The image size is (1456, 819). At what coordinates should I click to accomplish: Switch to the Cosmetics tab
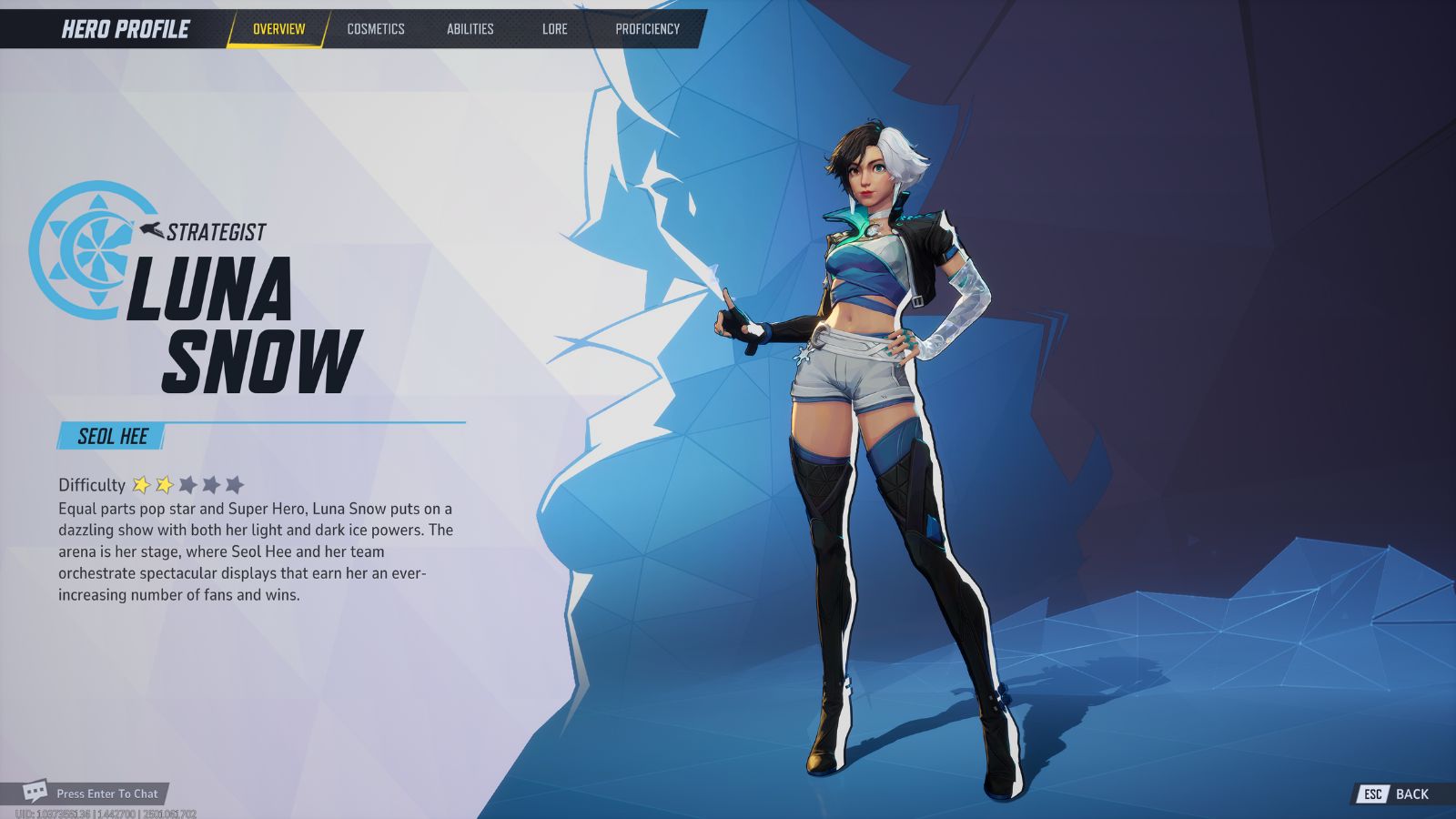tap(375, 28)
